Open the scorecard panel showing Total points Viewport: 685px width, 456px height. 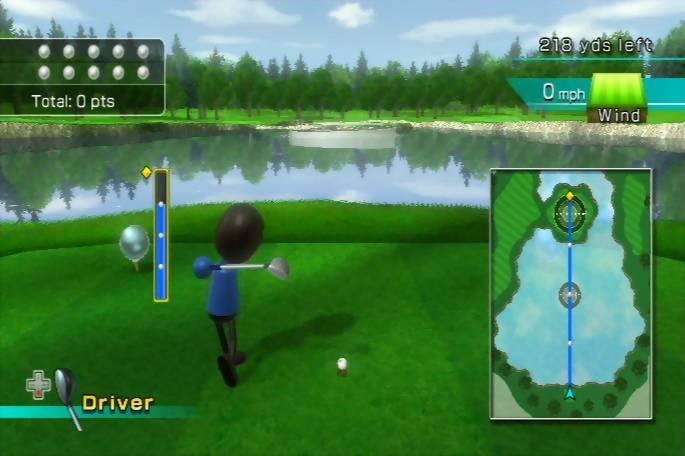[83, 76]
